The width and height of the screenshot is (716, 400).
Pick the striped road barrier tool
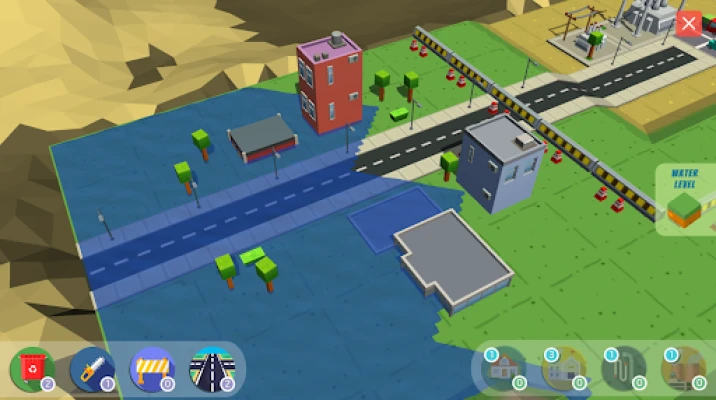[152, 368]
